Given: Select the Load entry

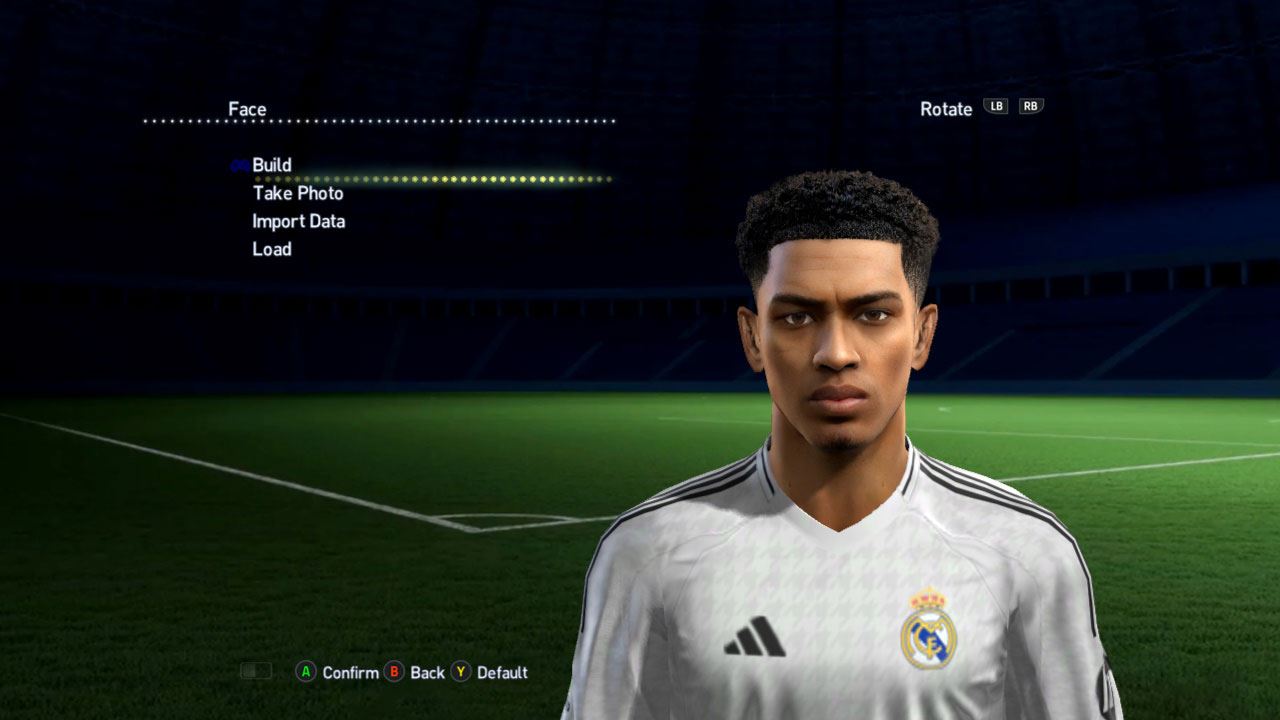Looking at the screenshot, I should (x=272, y=249).
